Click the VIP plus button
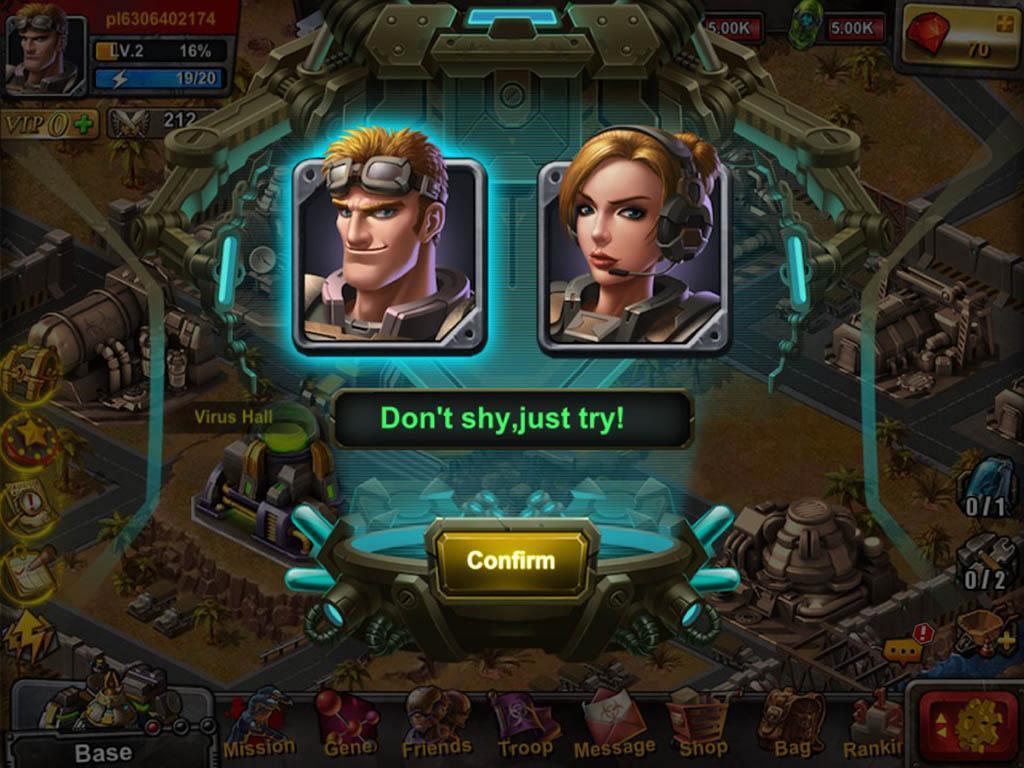1024x768 pixels. coord(84,125)
